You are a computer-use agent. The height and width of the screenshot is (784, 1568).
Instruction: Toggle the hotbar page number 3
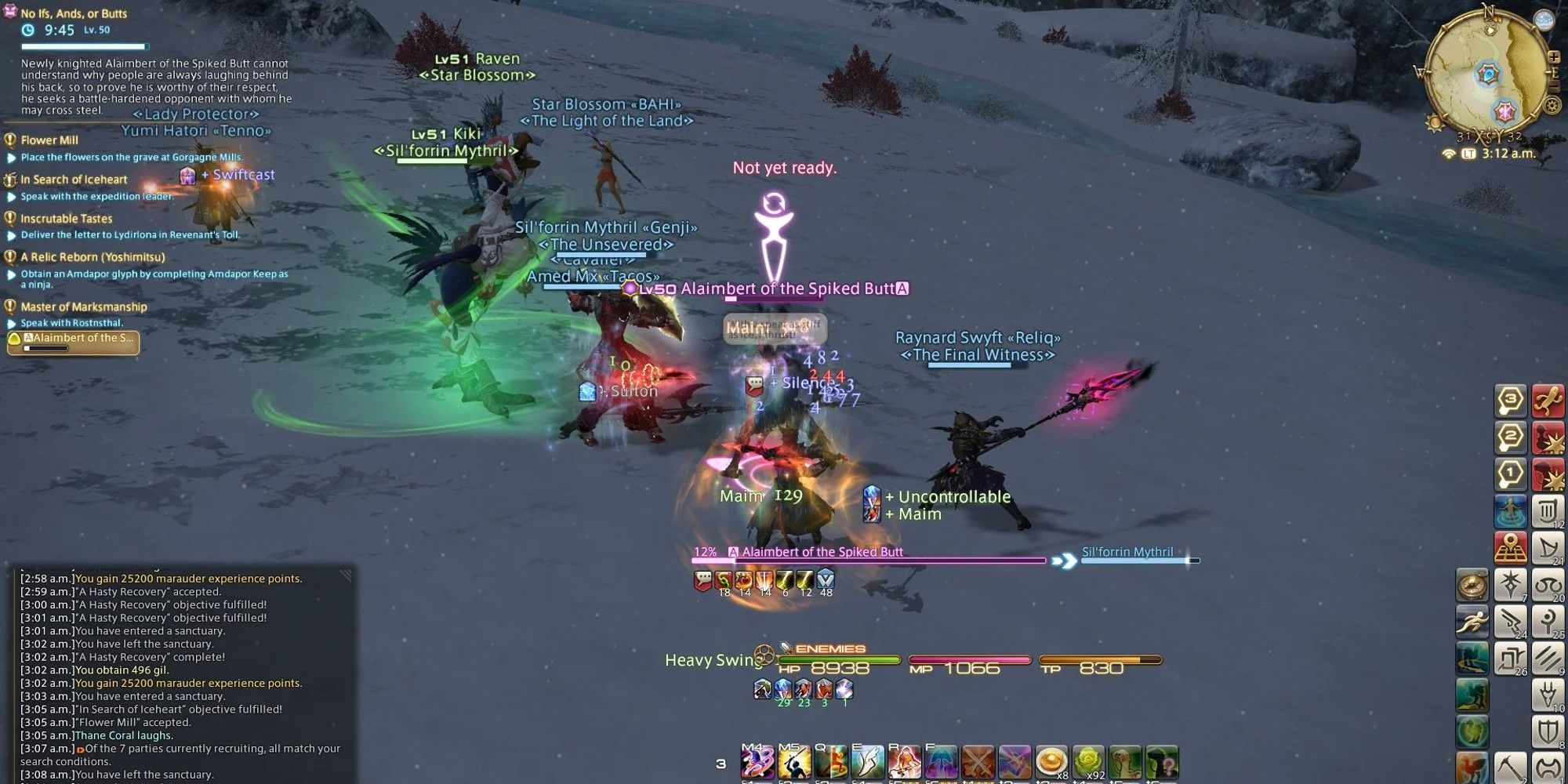point(721,763)
